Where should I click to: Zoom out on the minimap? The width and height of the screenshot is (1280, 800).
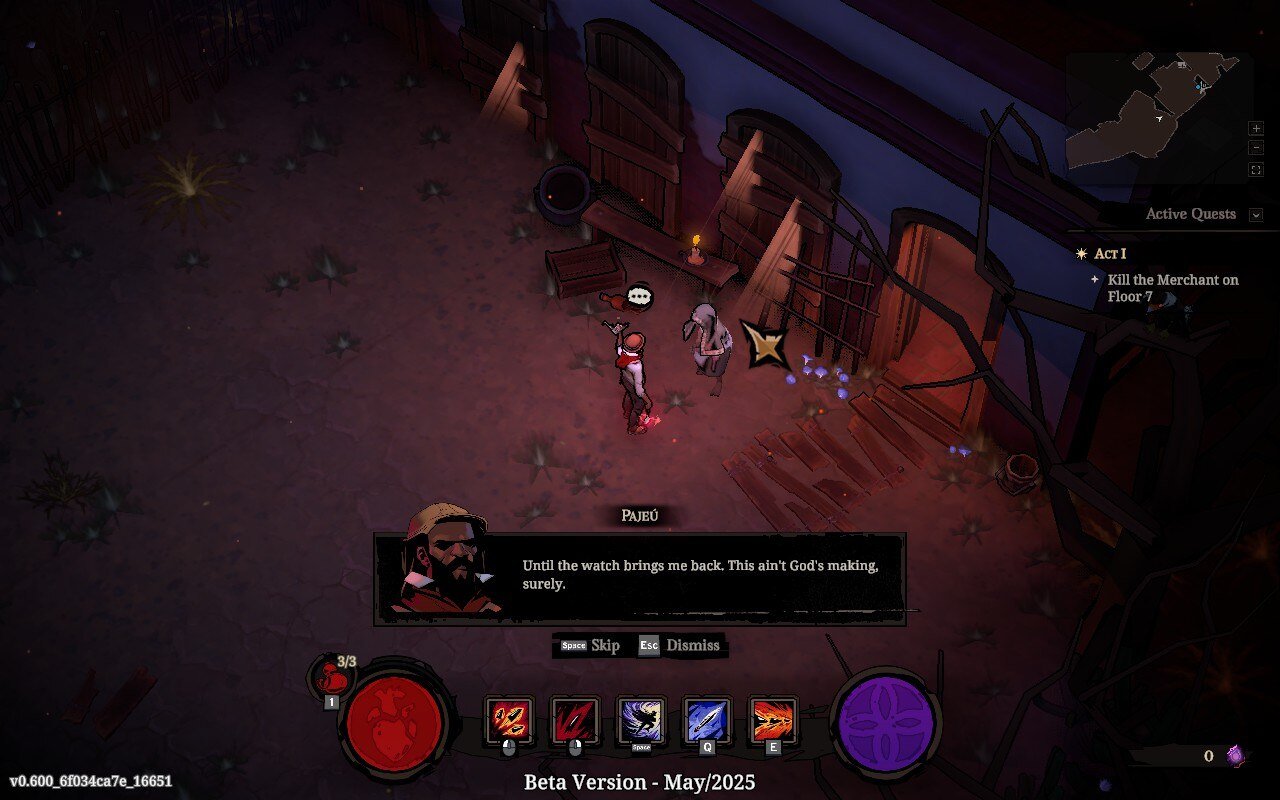click(1256, 147)
